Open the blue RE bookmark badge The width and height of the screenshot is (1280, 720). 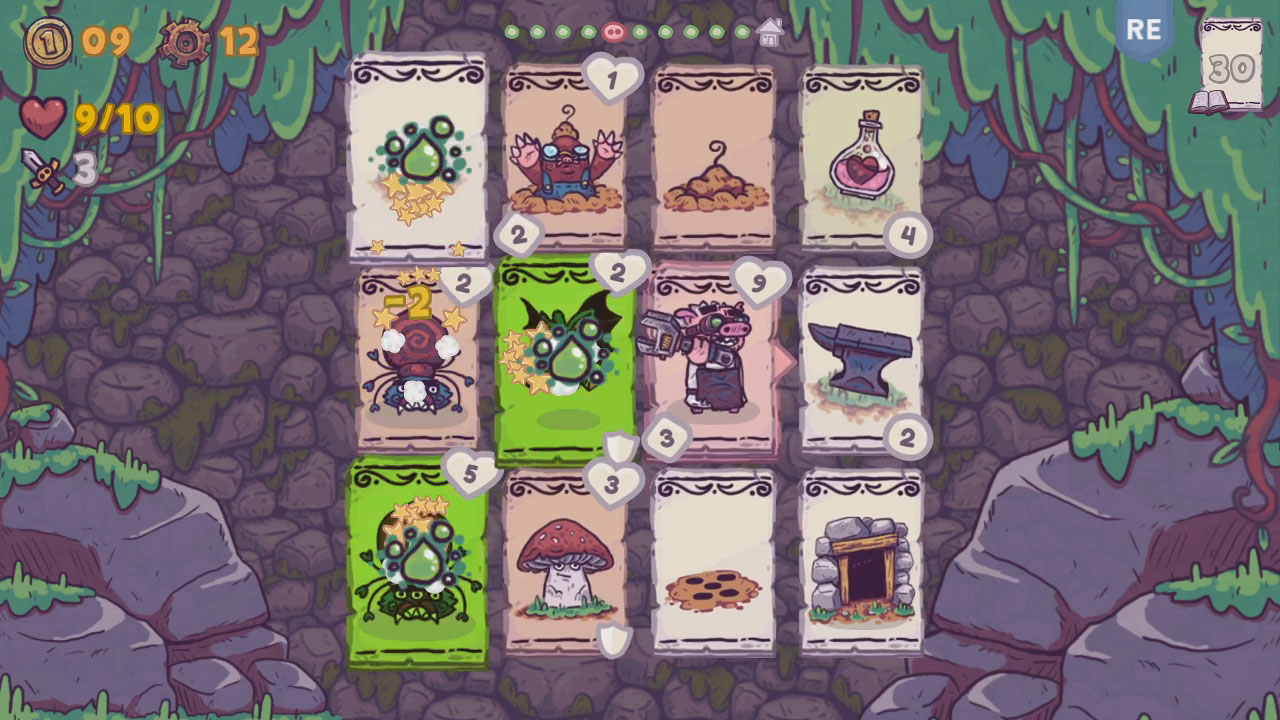[x=1143, y=30]
